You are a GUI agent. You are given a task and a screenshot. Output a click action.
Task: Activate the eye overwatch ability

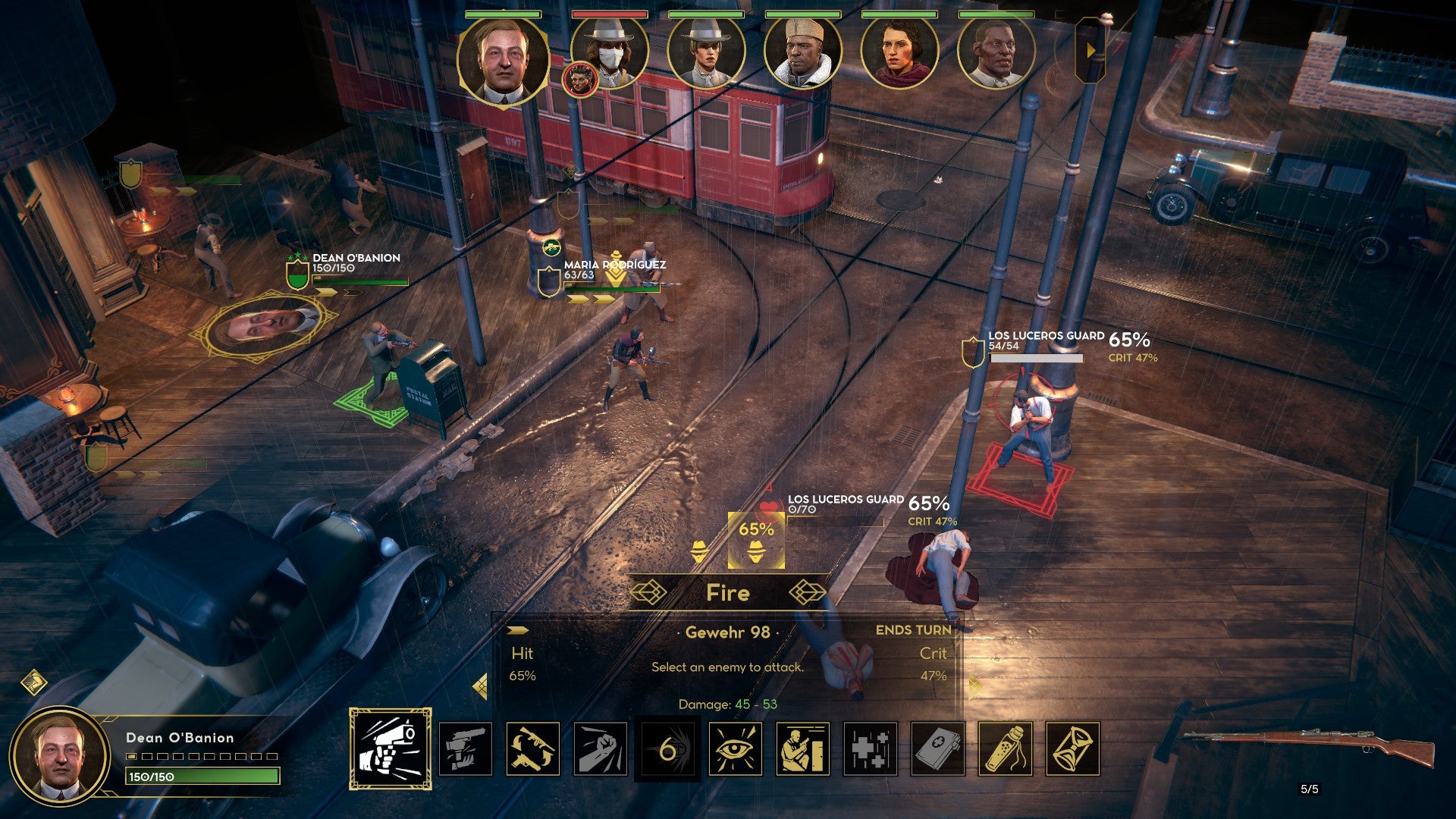tap(735, 749)
